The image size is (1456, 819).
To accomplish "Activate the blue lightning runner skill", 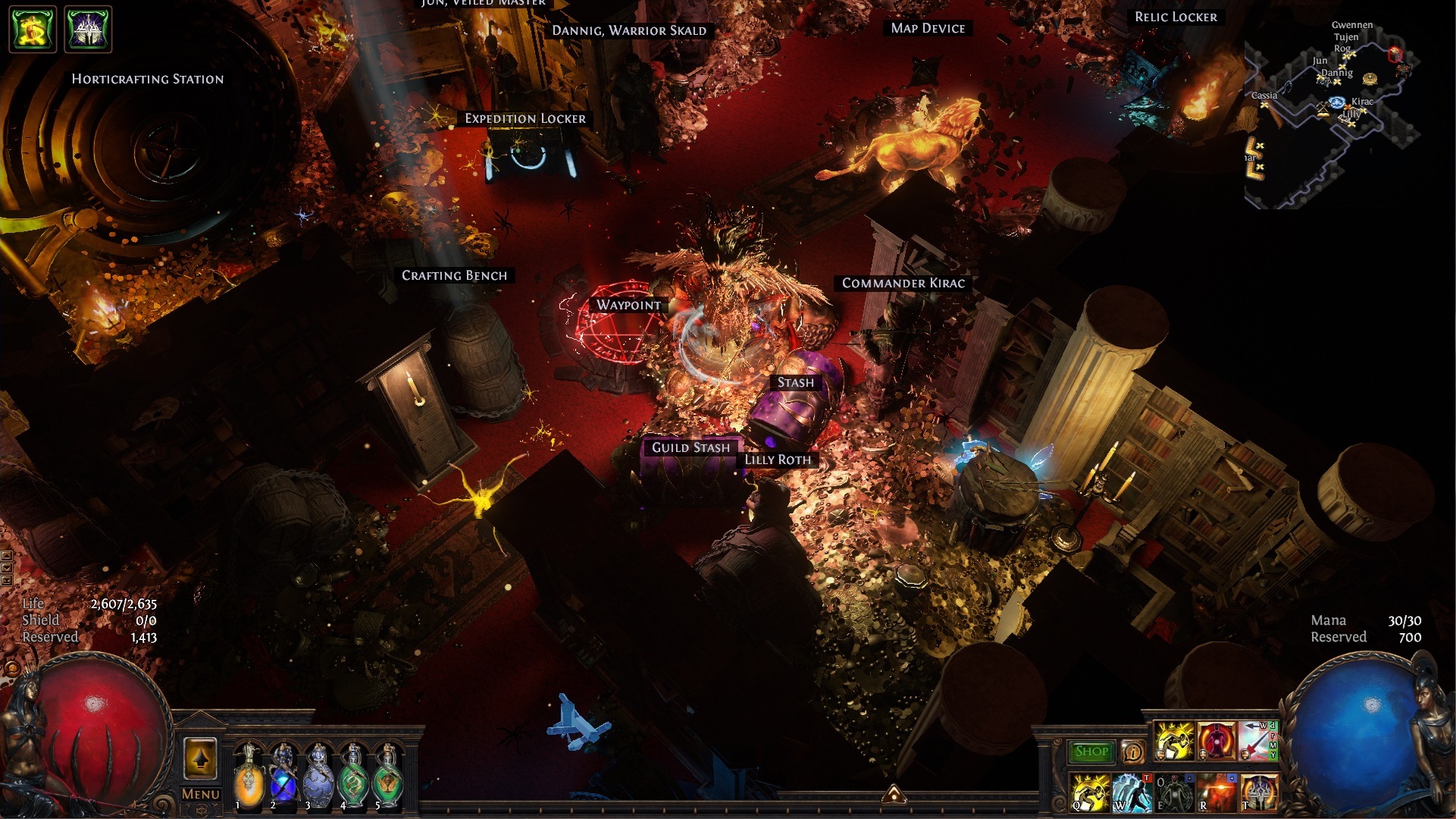I will click(1132, 792).
